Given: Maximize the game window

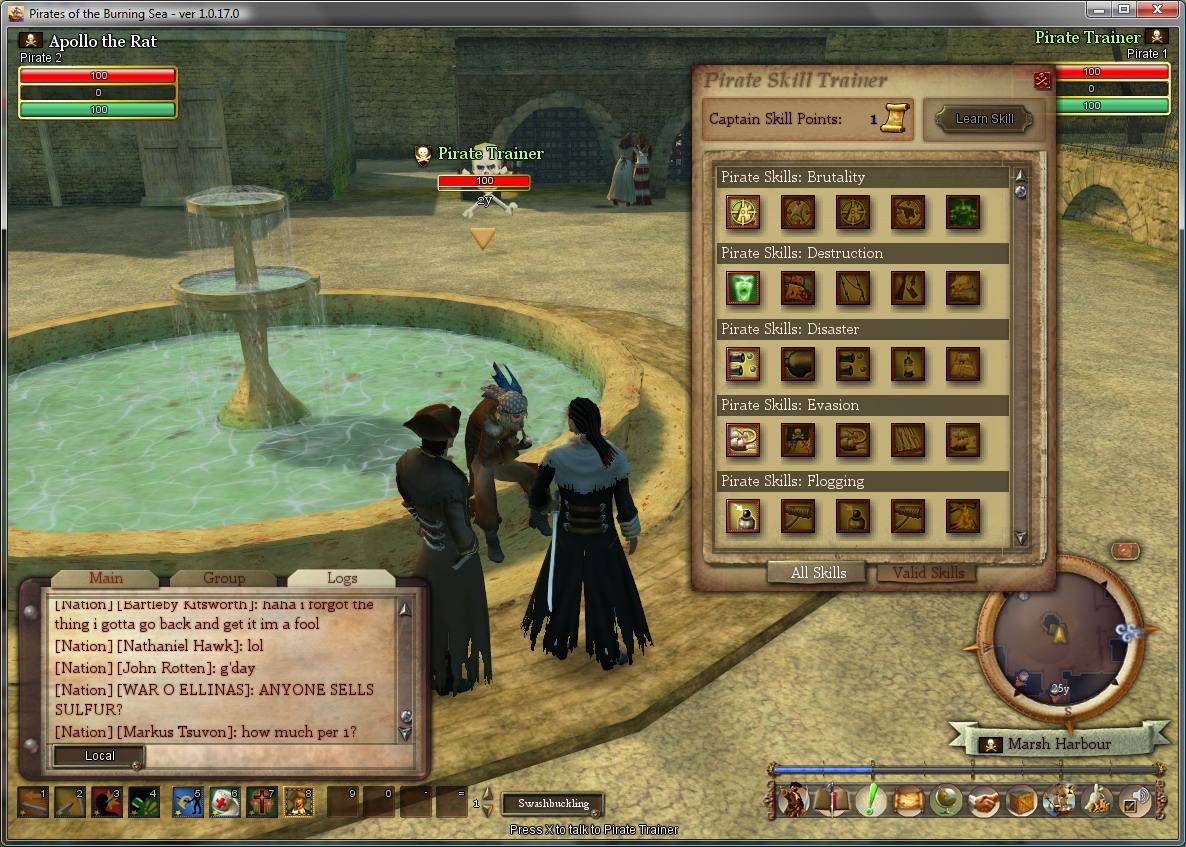Looking at the screenshot, I should coord(1123,10).
